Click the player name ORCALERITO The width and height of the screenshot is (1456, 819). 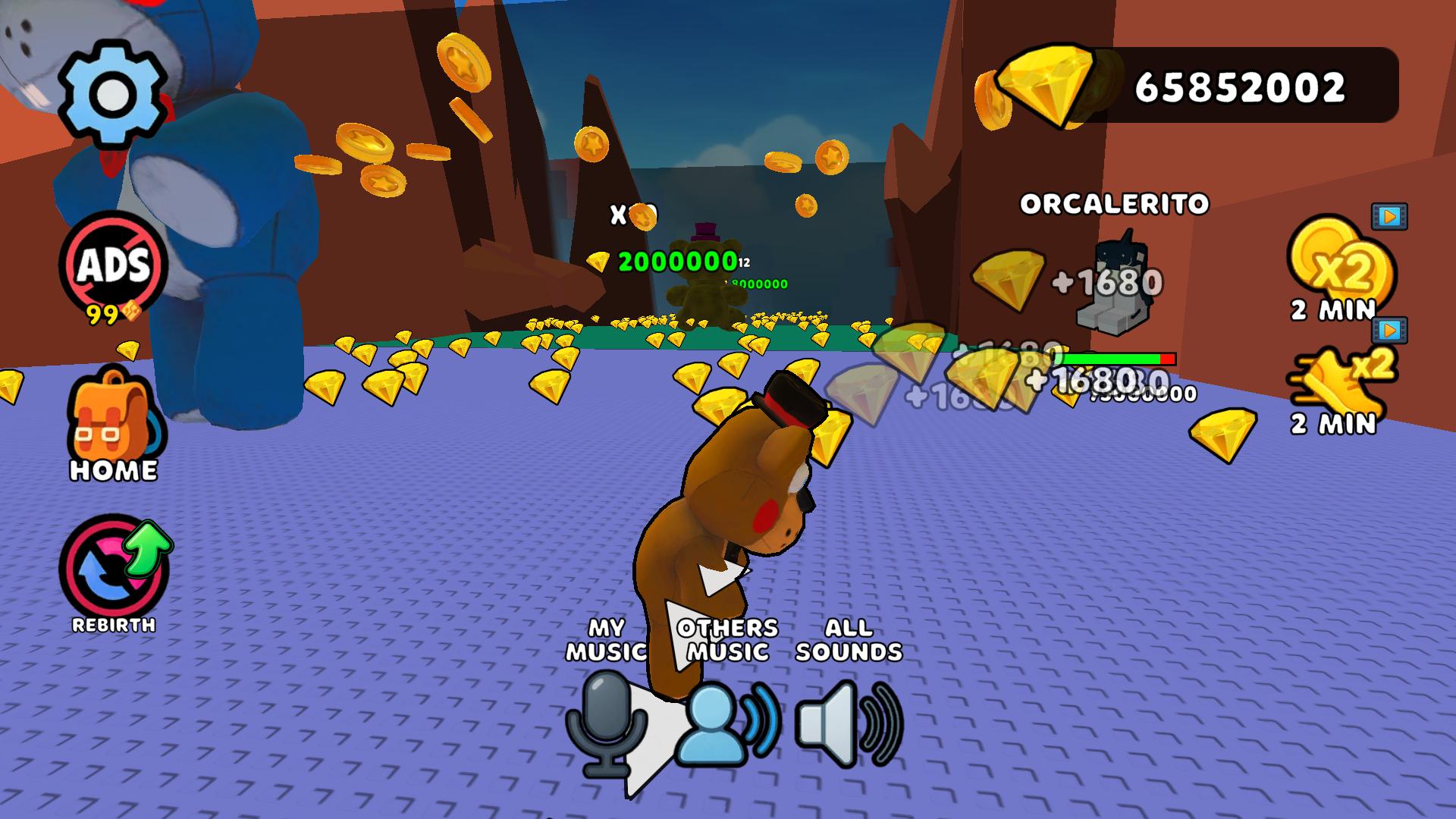1115,203
